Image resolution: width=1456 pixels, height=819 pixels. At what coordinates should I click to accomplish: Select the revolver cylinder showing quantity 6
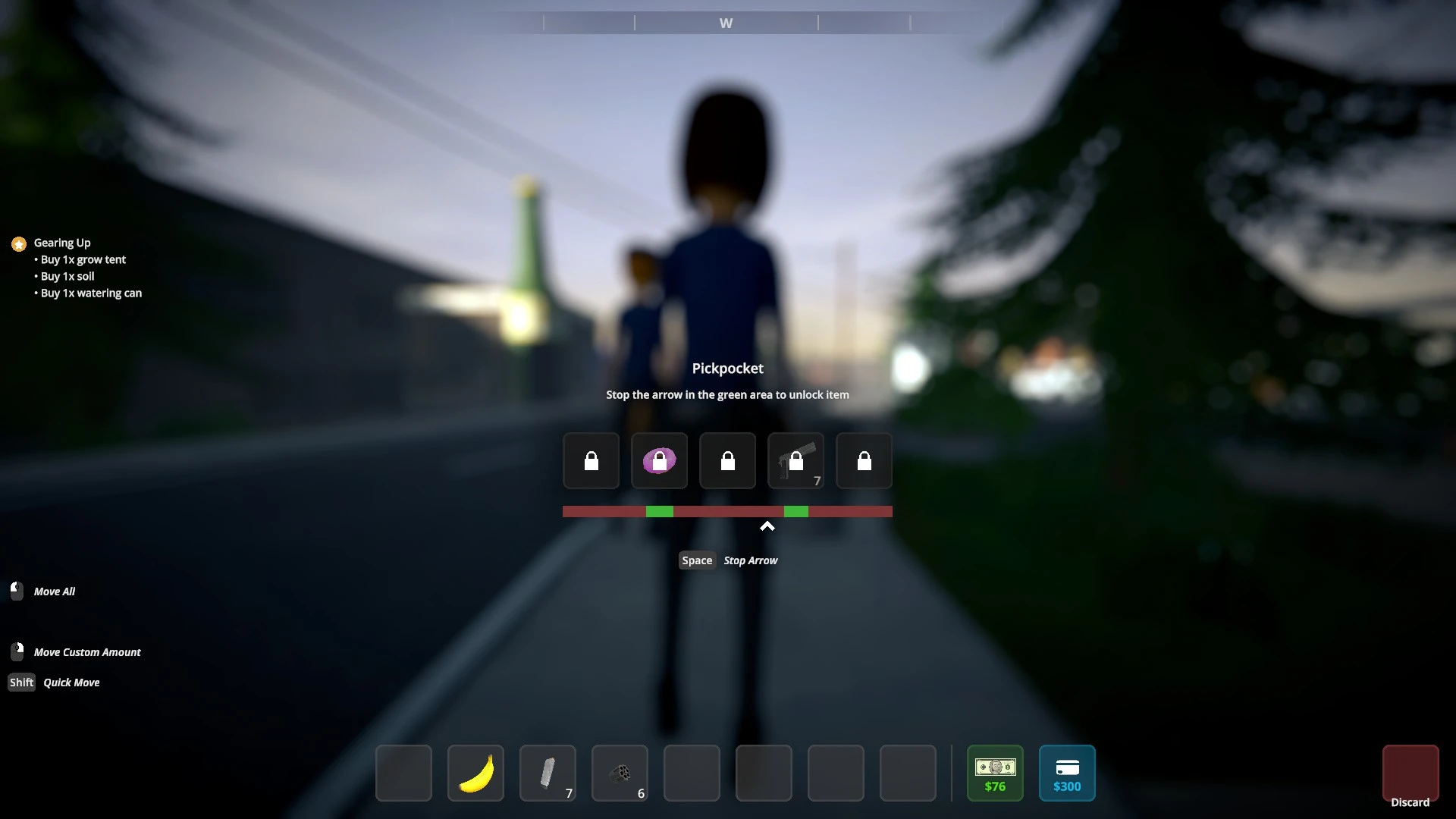coord(619,773)
